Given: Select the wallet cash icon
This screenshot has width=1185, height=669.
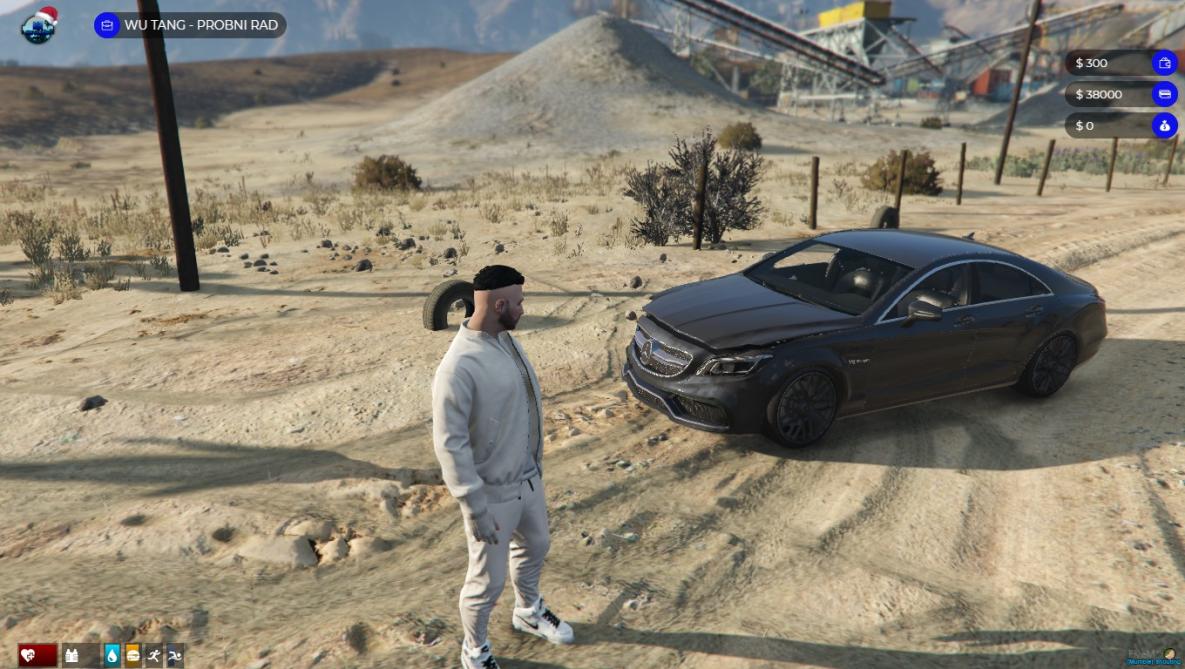Looking at the screenshot, I should pyautogui.click(x=1164, y=63).
